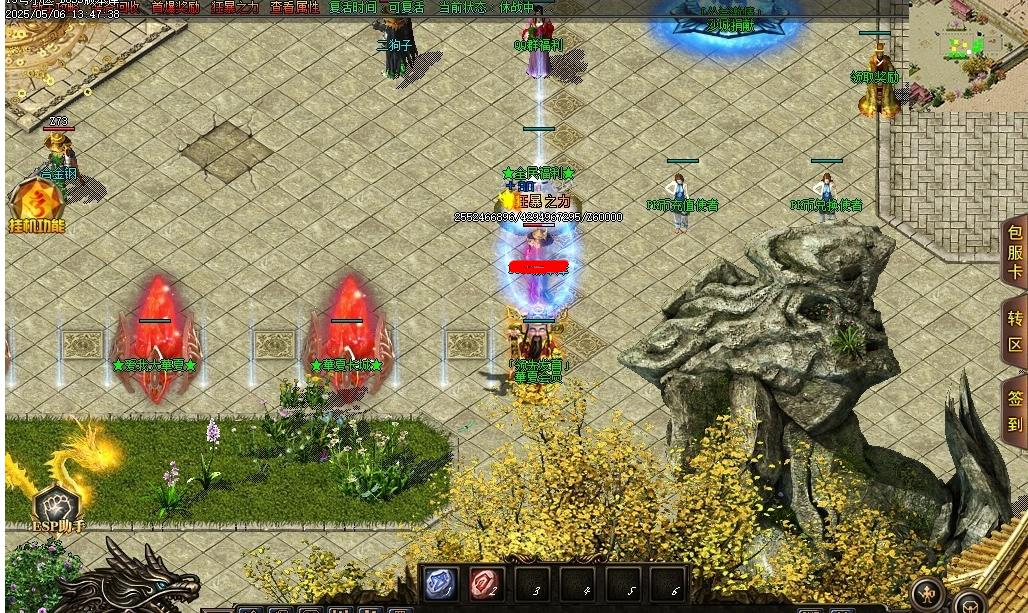Screen dimensions: 1028x613
Task: Open the 转区 side tab
Action: click(x=1014, y=333)
